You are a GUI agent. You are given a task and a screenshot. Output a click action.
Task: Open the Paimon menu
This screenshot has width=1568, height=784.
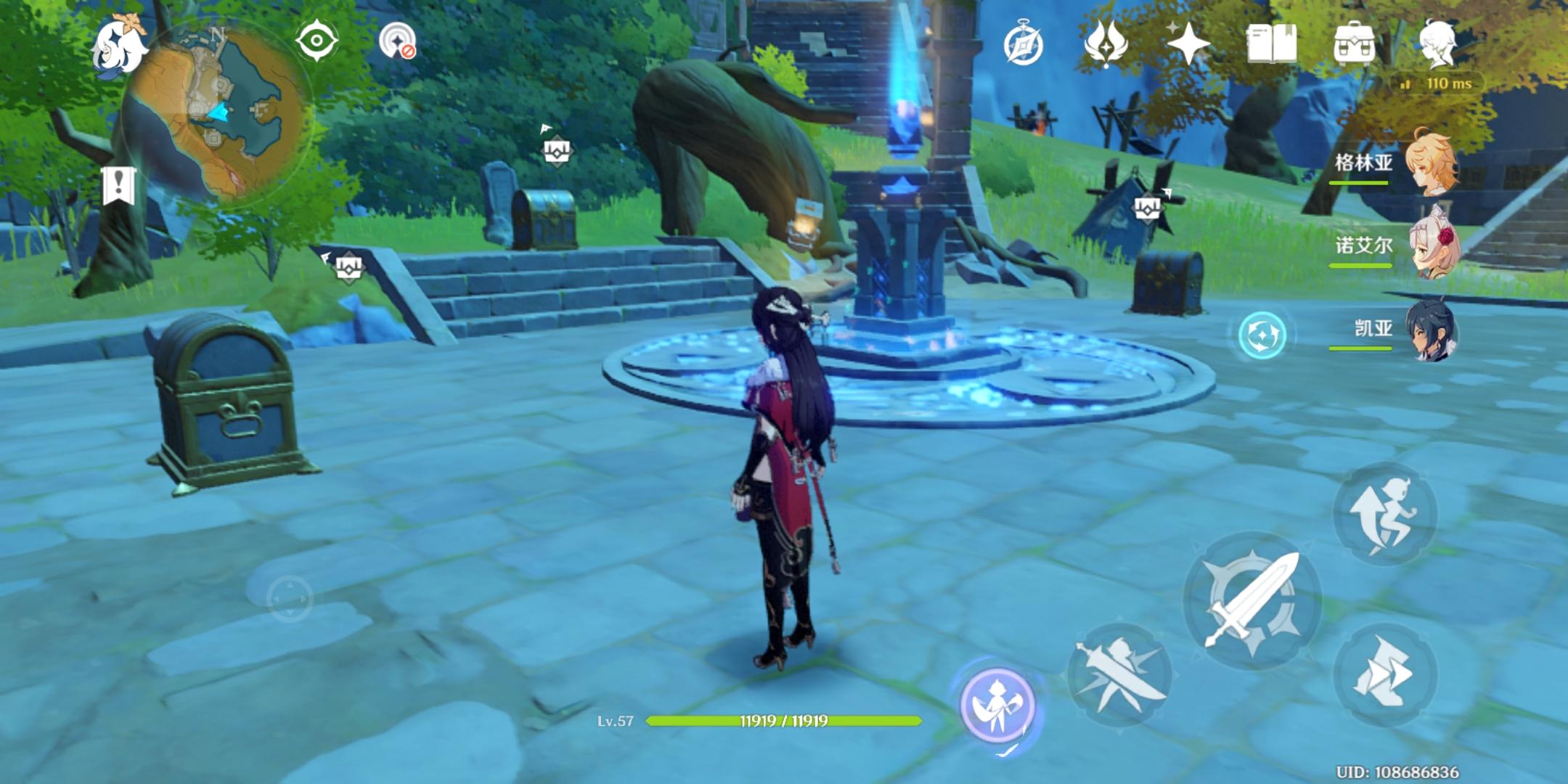pyautogui.click(x=118, y=45)
